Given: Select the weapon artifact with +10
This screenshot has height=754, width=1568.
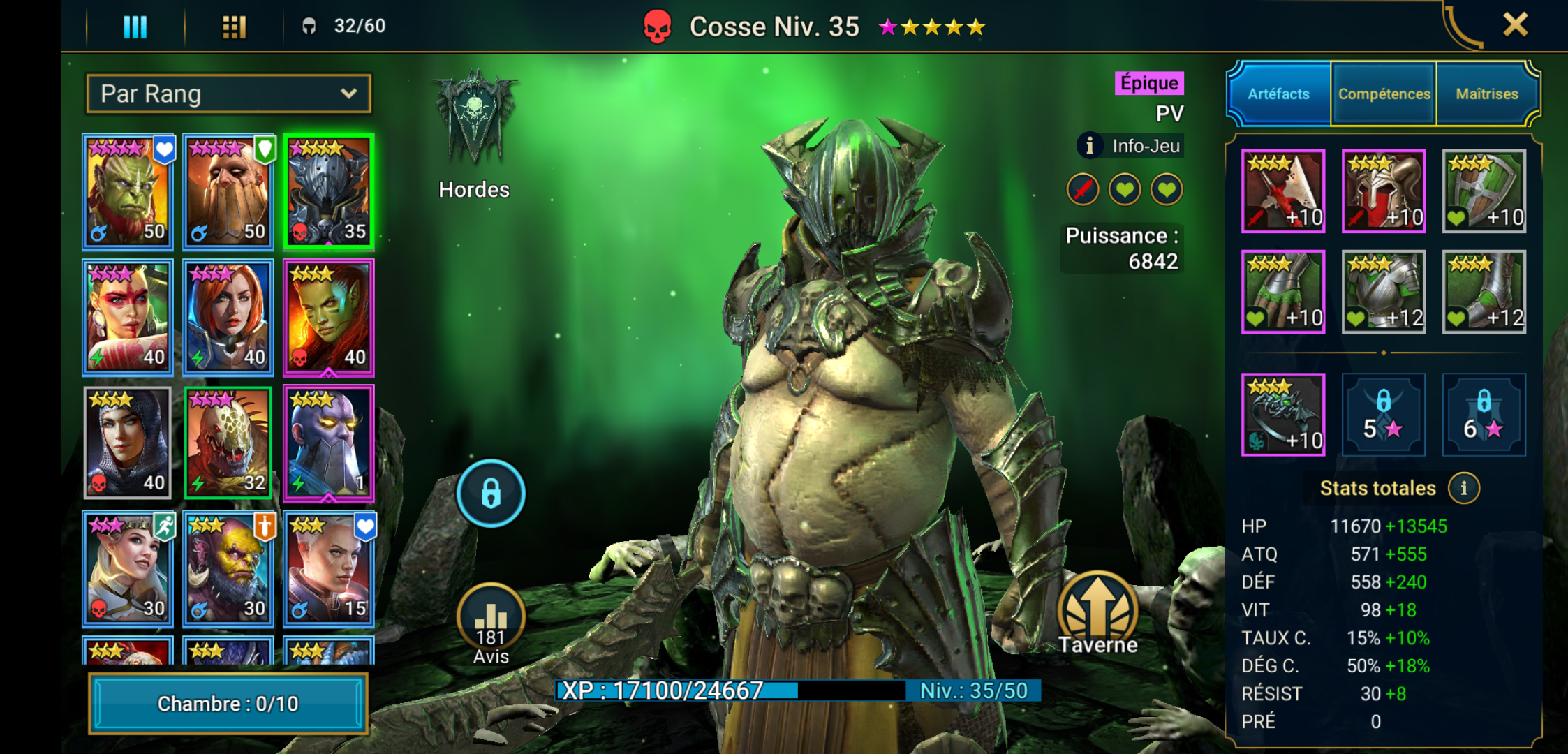Looking at the screenshot, I should [1283, 192].
